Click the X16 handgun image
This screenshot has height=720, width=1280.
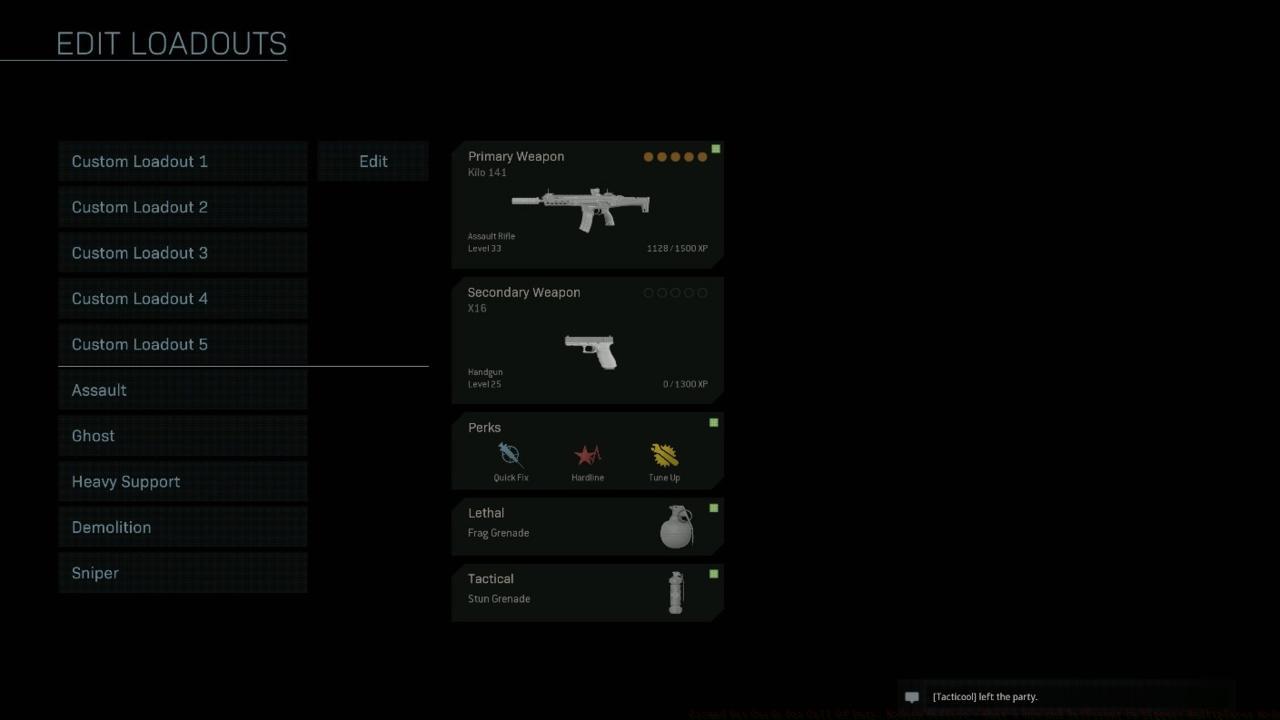click(x=588, y=350)
